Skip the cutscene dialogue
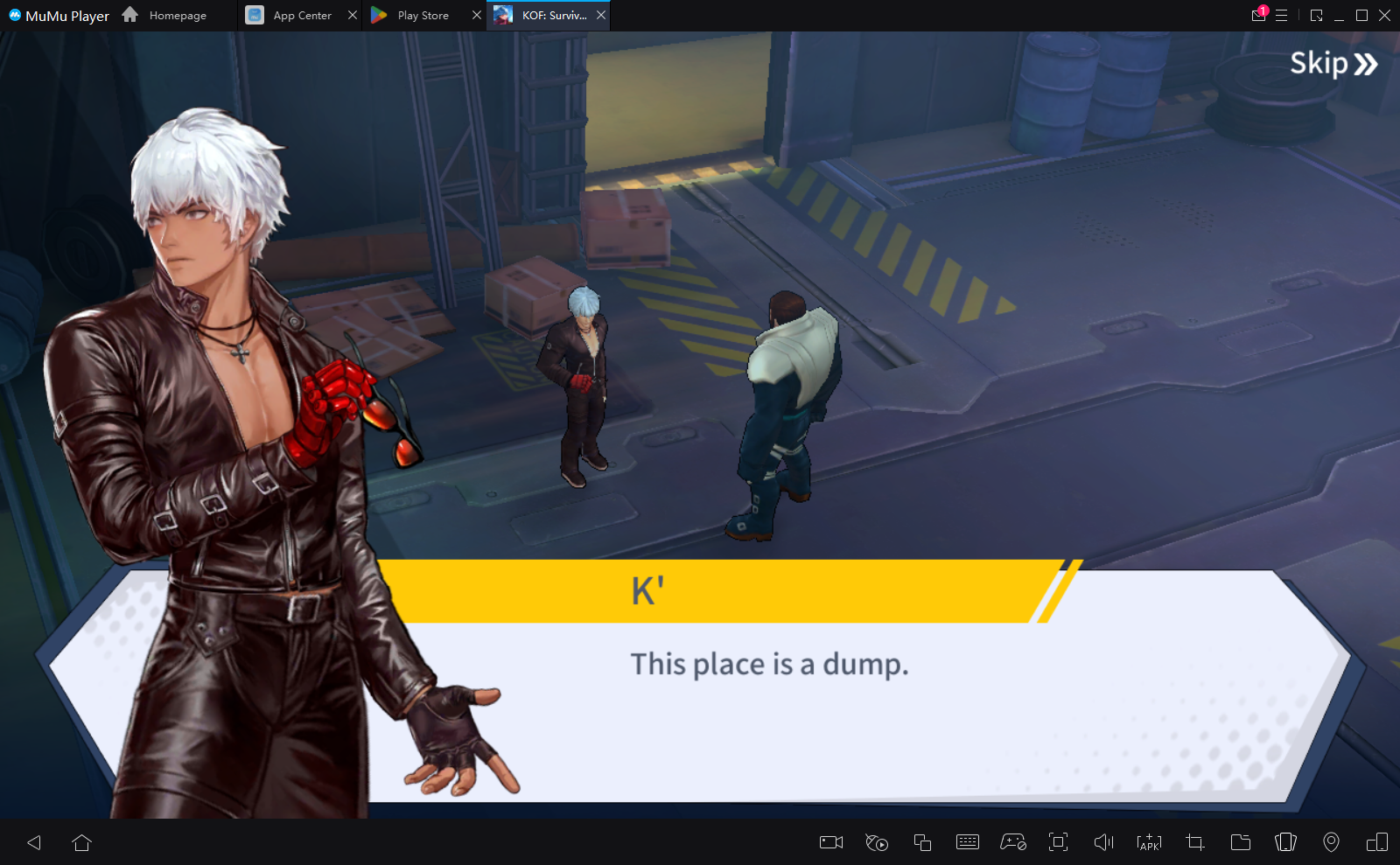1400x865 pixels. tap(1333, 64)
